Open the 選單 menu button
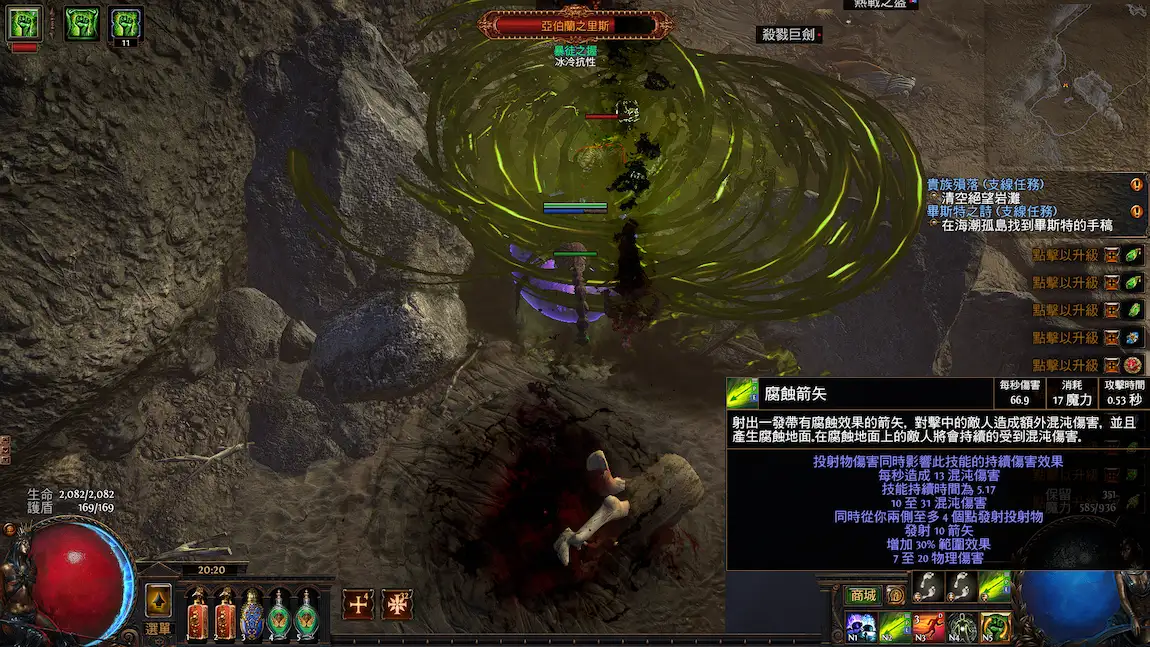 [x=158, y=629]
